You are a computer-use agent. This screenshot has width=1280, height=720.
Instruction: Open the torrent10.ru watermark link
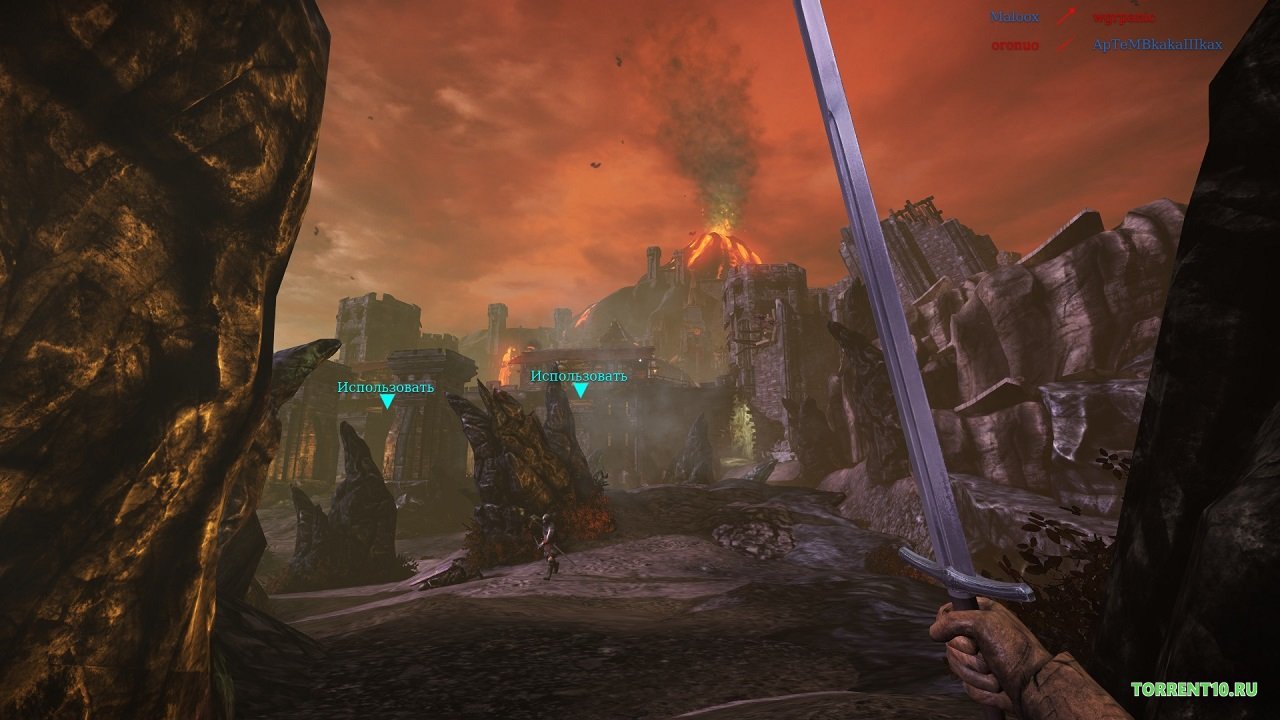[1194, 689]
